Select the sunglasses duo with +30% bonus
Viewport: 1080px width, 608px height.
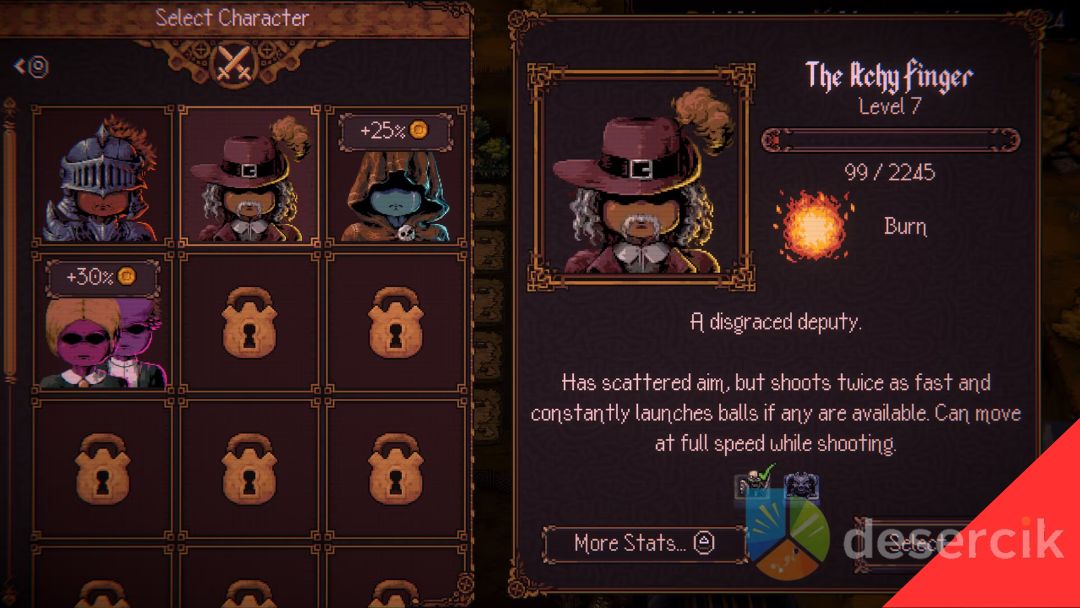(103, 322)
